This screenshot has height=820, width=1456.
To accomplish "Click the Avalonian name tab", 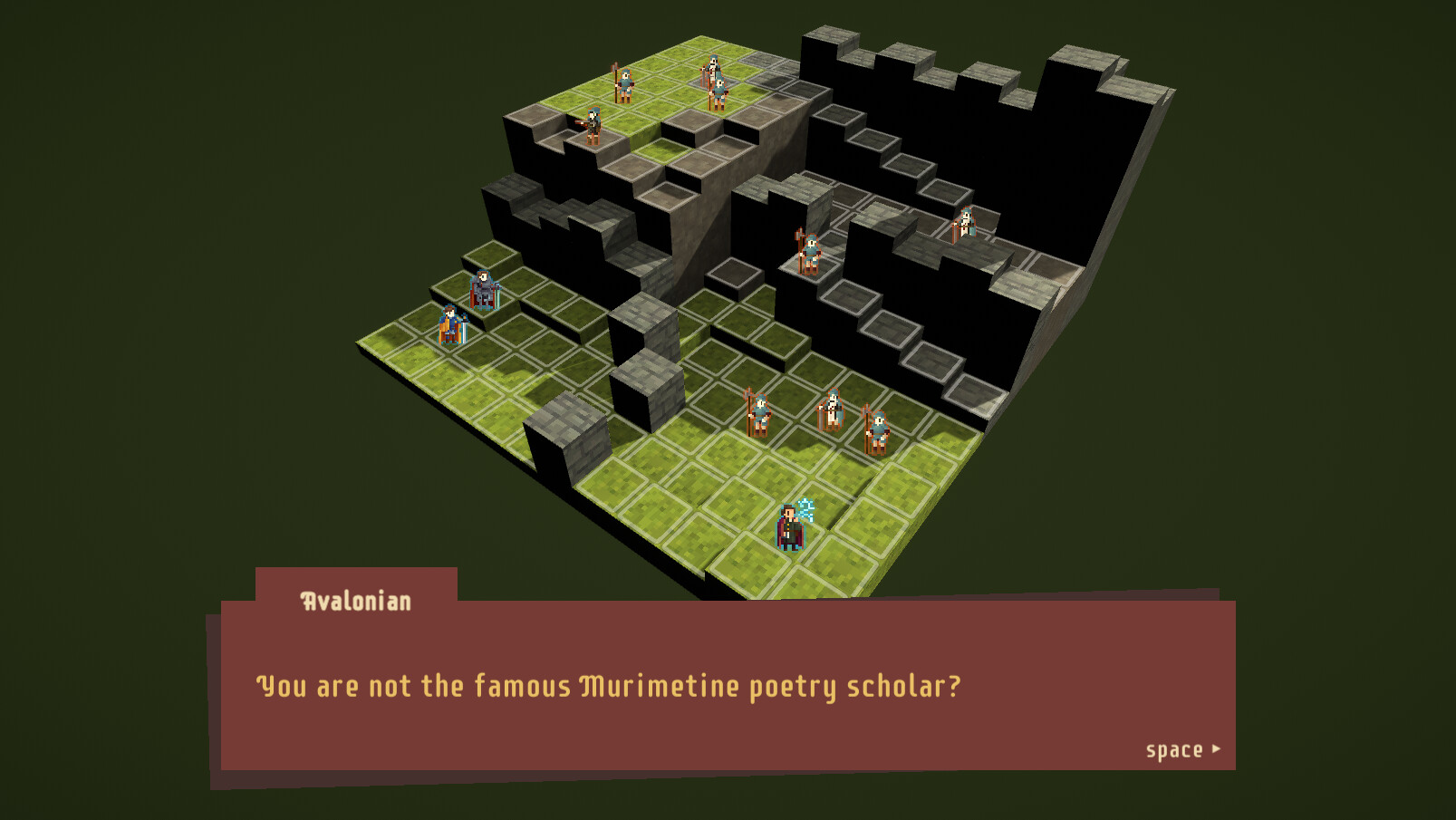I will tap(353, 599).
